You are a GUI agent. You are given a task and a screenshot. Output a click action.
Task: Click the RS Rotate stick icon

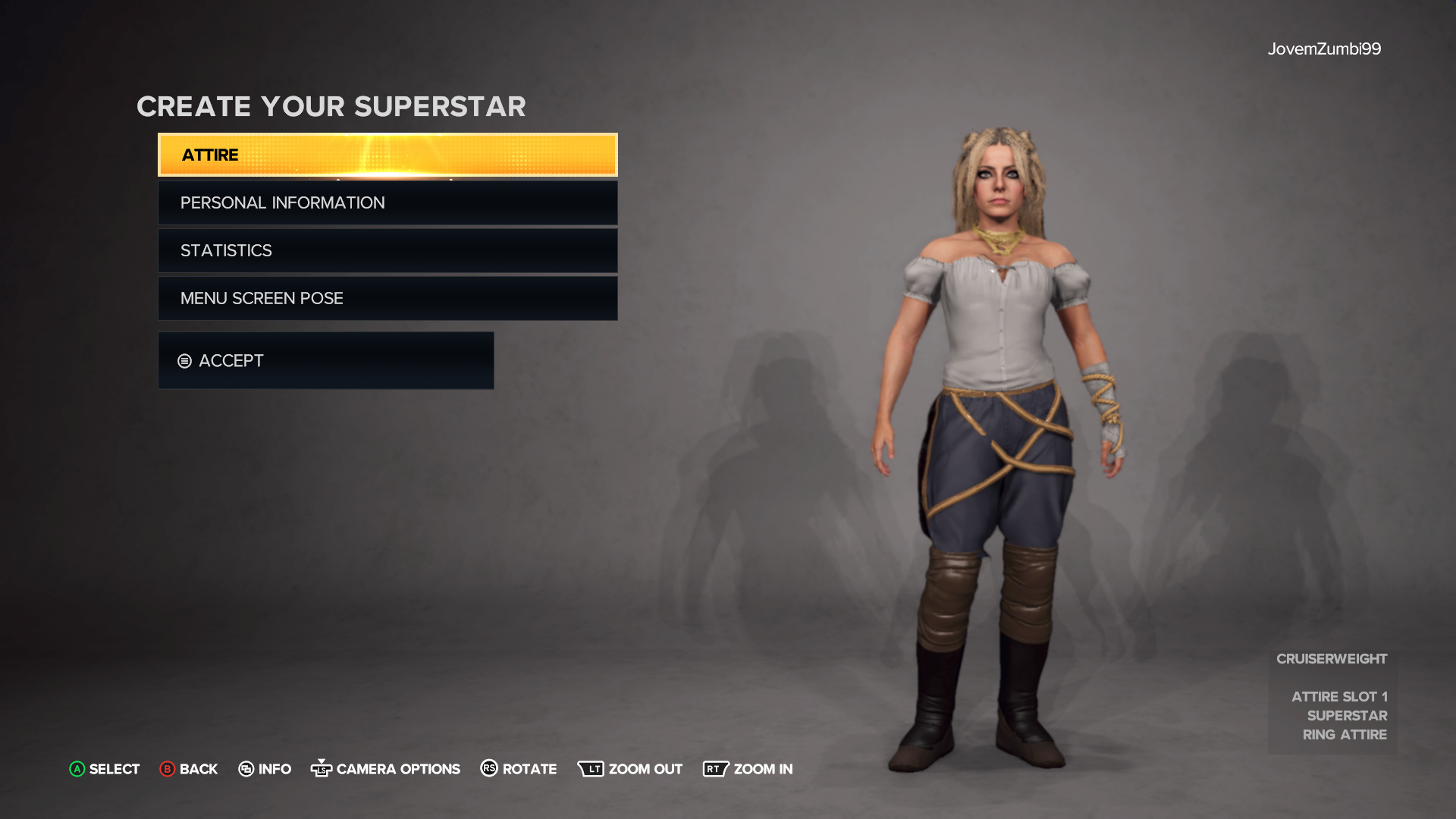click(488, 769)
